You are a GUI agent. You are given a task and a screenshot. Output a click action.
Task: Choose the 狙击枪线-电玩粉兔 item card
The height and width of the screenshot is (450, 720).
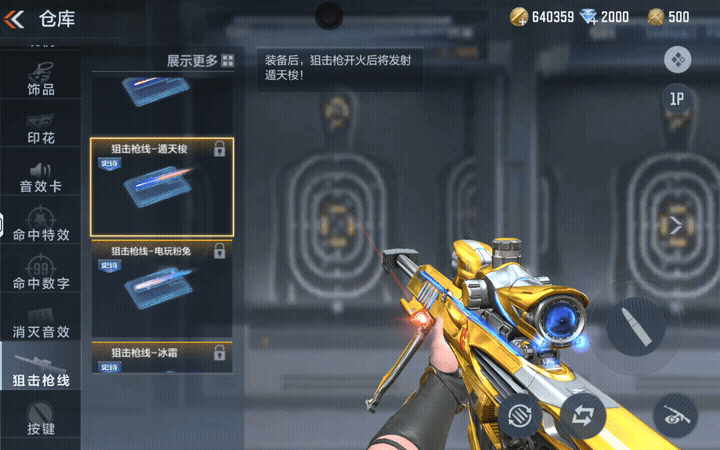(162, 288)
